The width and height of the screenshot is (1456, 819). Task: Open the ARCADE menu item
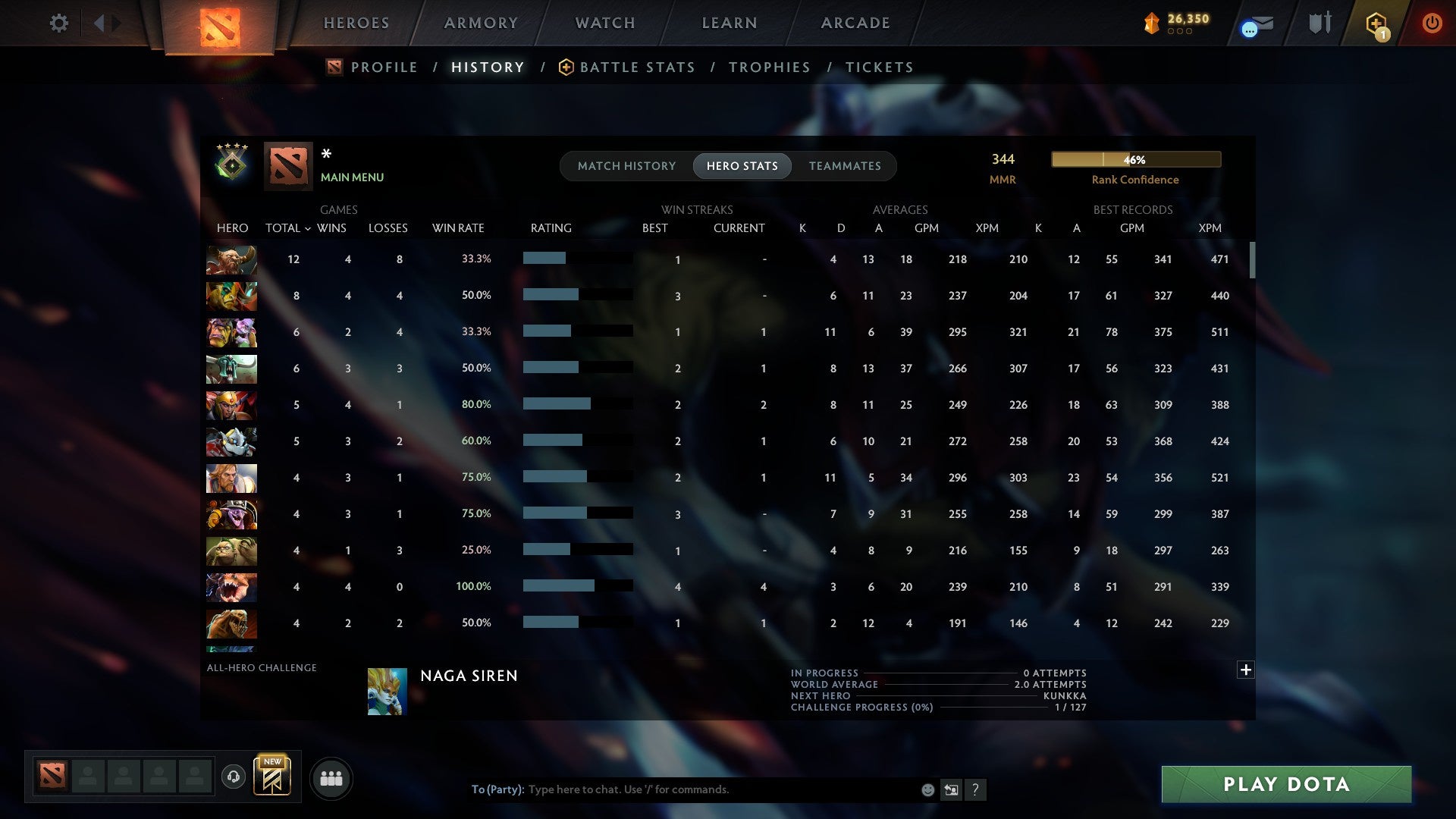click(855, 23)
